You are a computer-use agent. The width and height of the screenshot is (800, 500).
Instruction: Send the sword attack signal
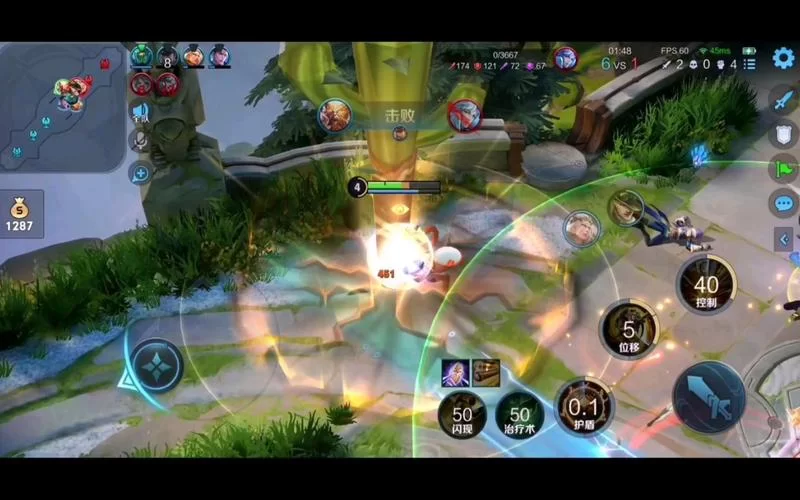[783, 99]
